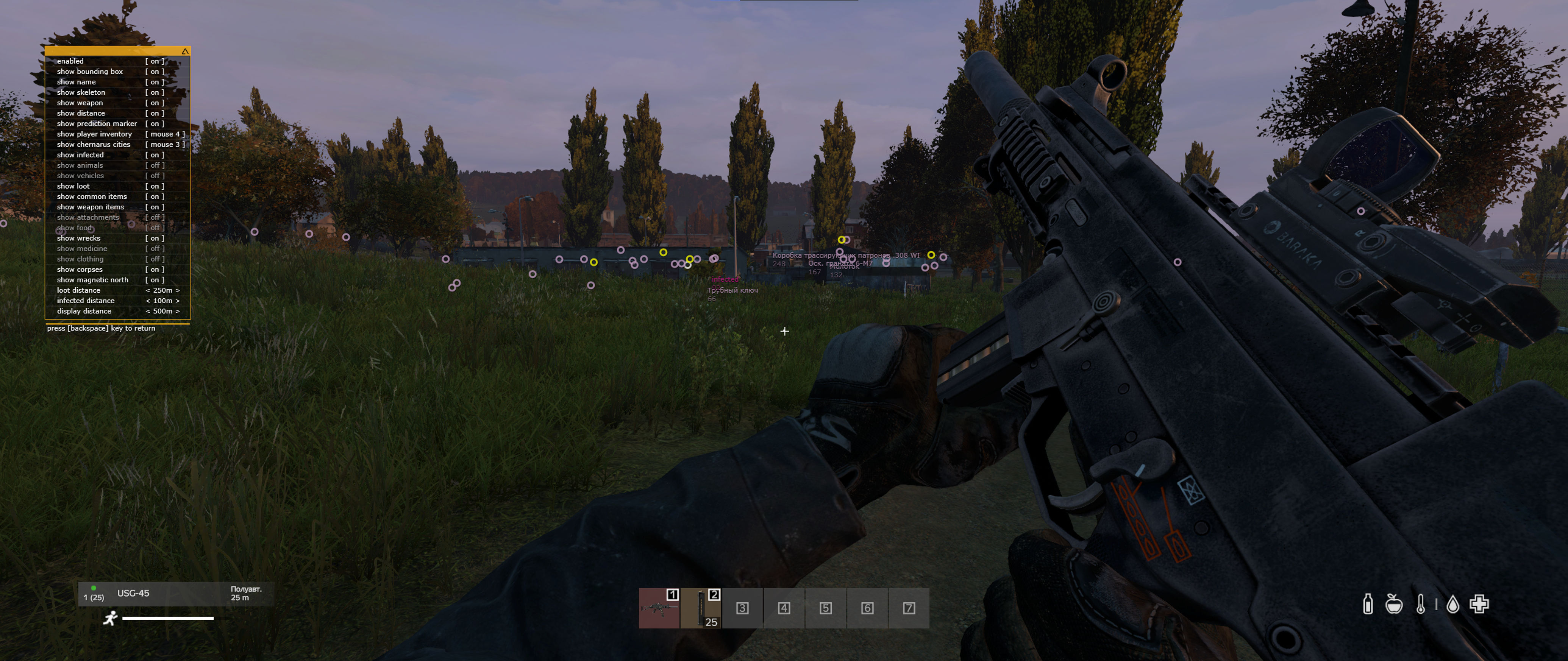The width and height of the screenshot is (1568, 661).
Task: Turn on "show attachments" in the menu
Action: (x=155, y=217)
